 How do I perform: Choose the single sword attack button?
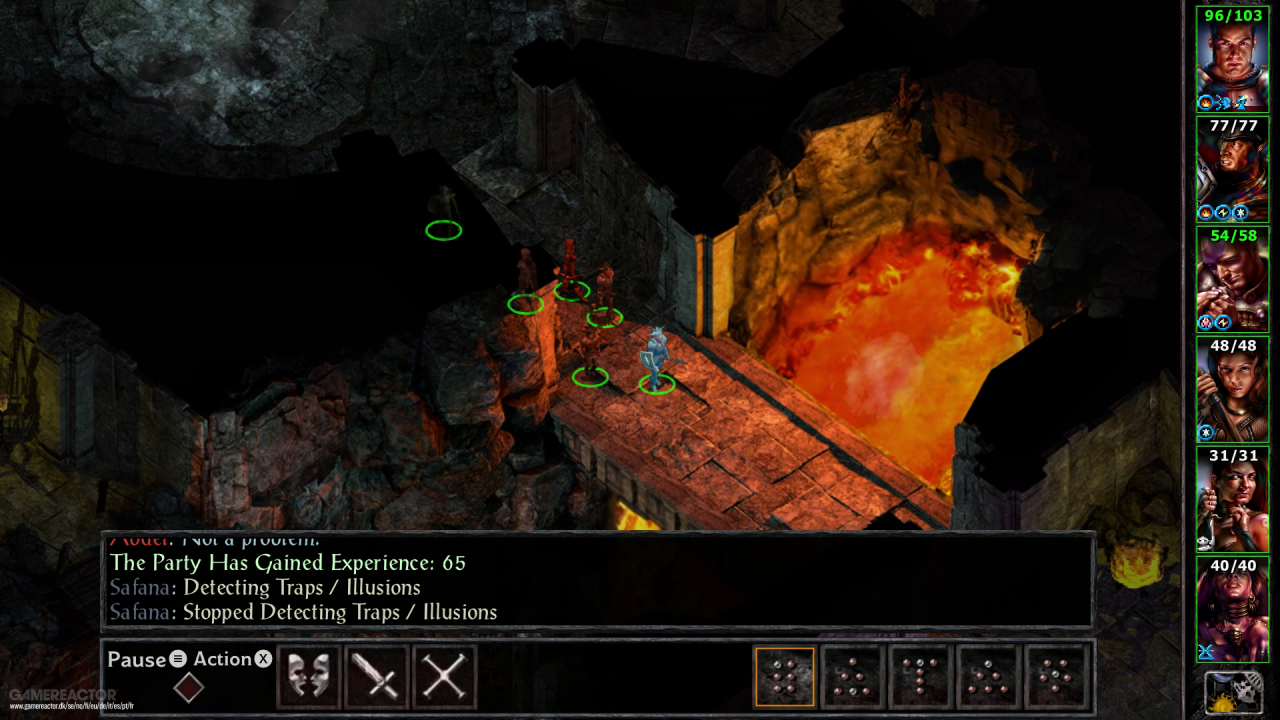pyautogui.click(x=377, y=677)
